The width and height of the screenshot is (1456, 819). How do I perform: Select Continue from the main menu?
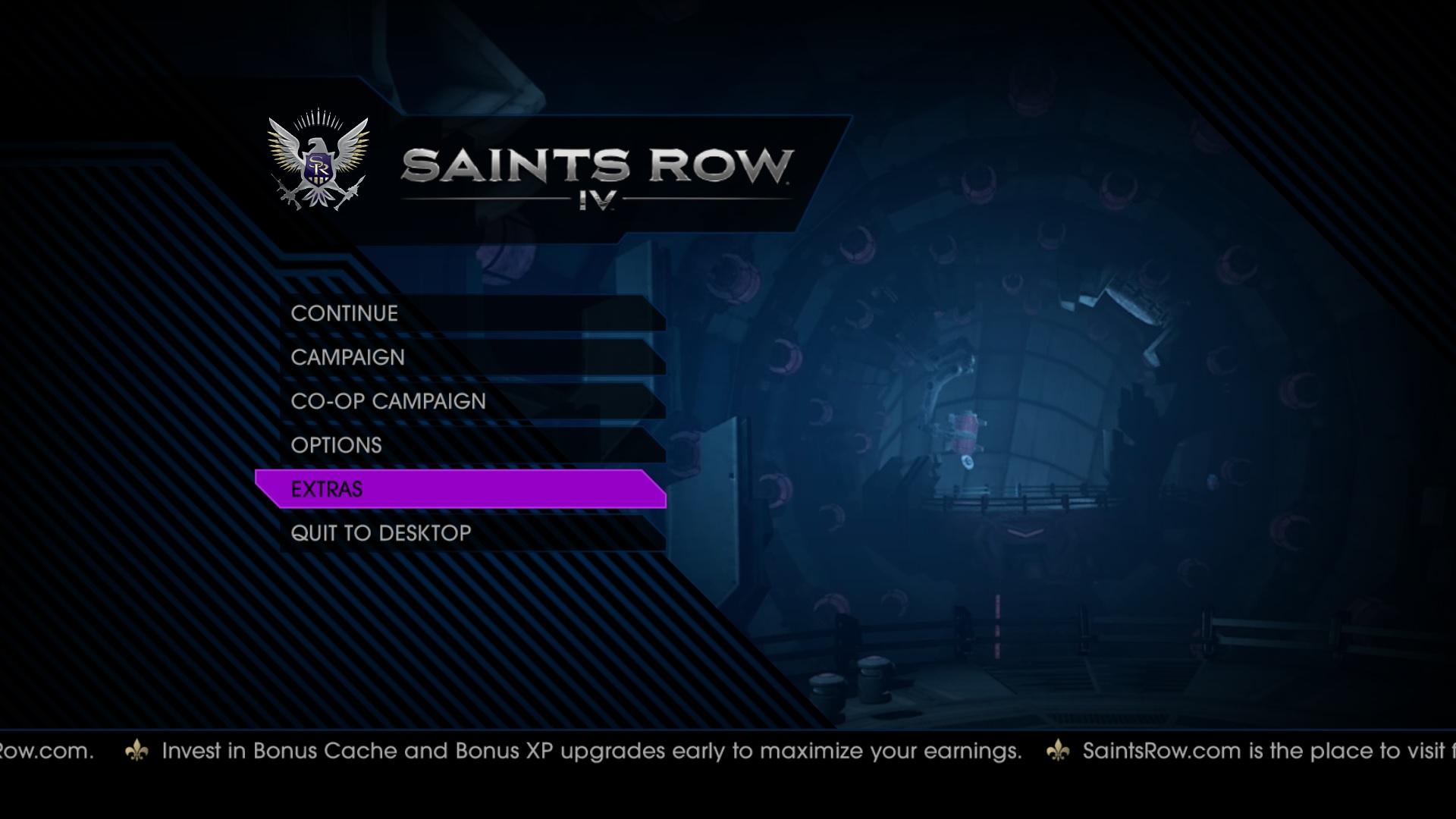[x=345, y=314]
